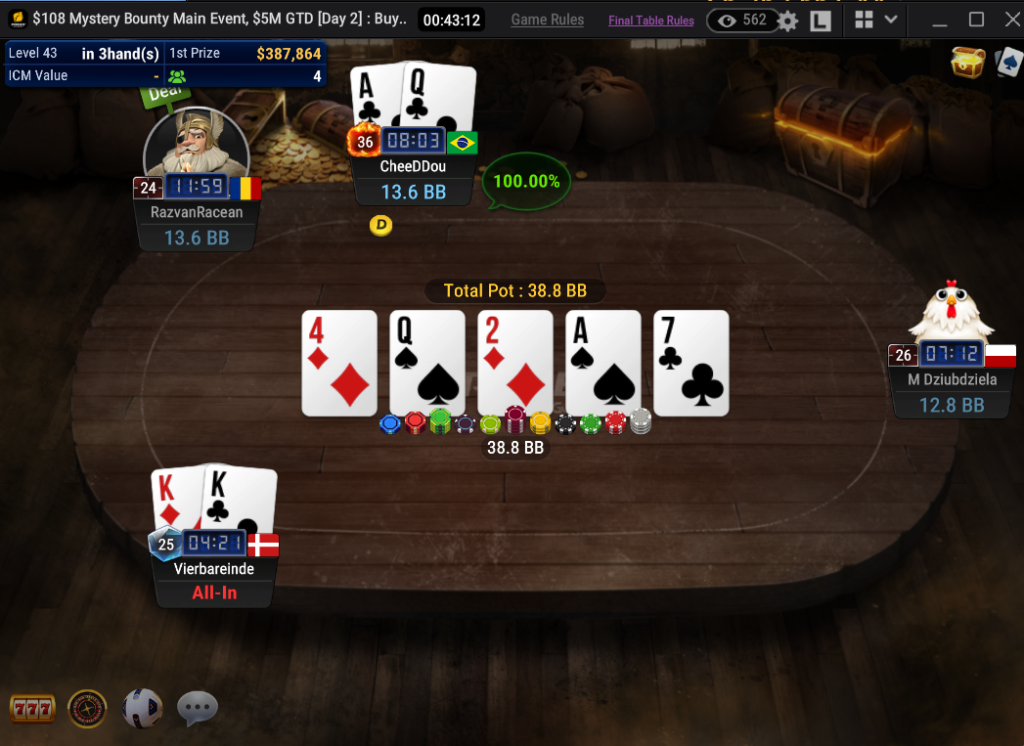Select RazvanRacean's Viking avatar
Image resolution: width=1024 pixels, height=746 pixels.
pyautogui.click(x=196, y=143)
